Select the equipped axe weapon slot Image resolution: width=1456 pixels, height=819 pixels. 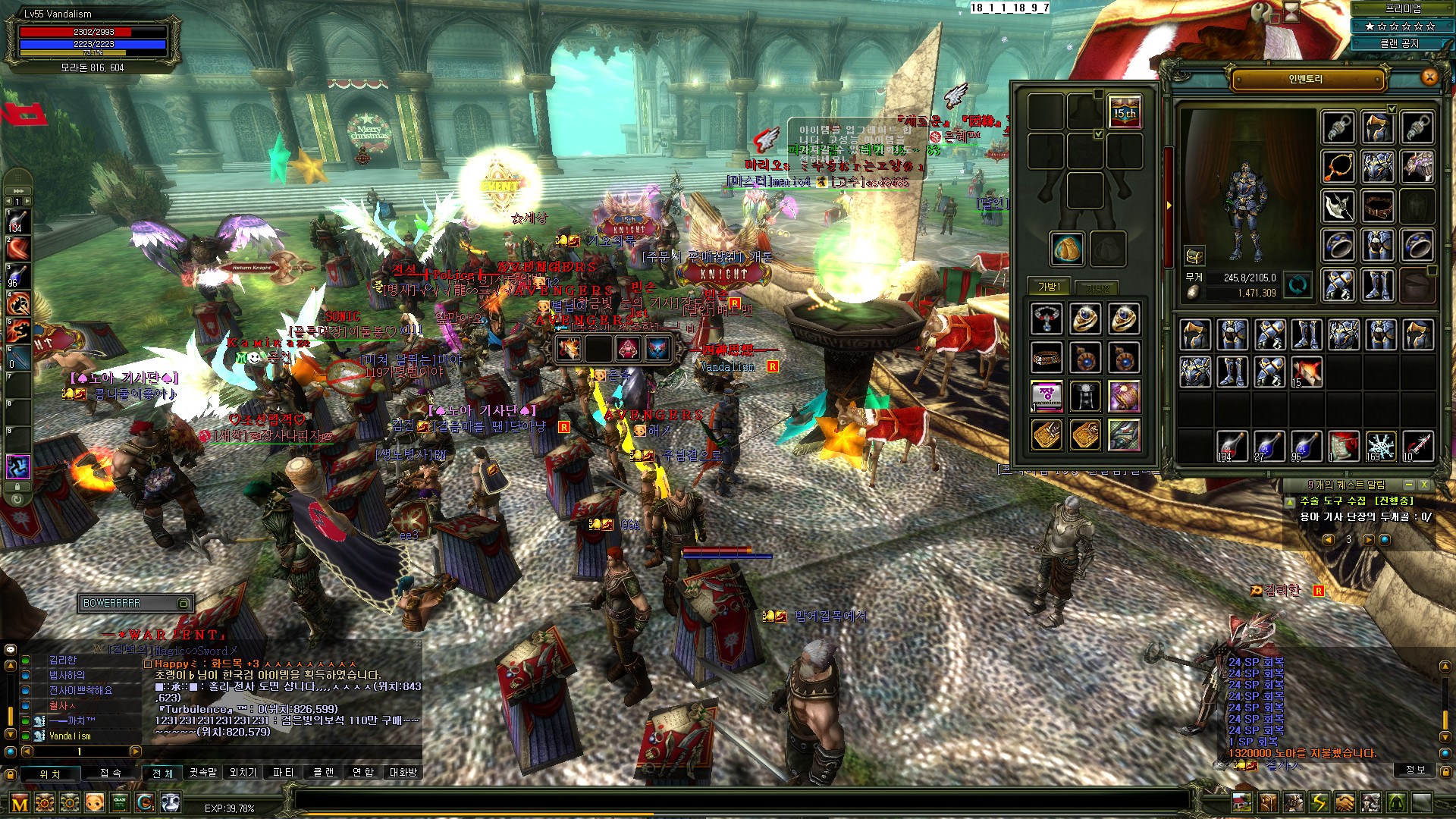click(x=1338, y=206)
